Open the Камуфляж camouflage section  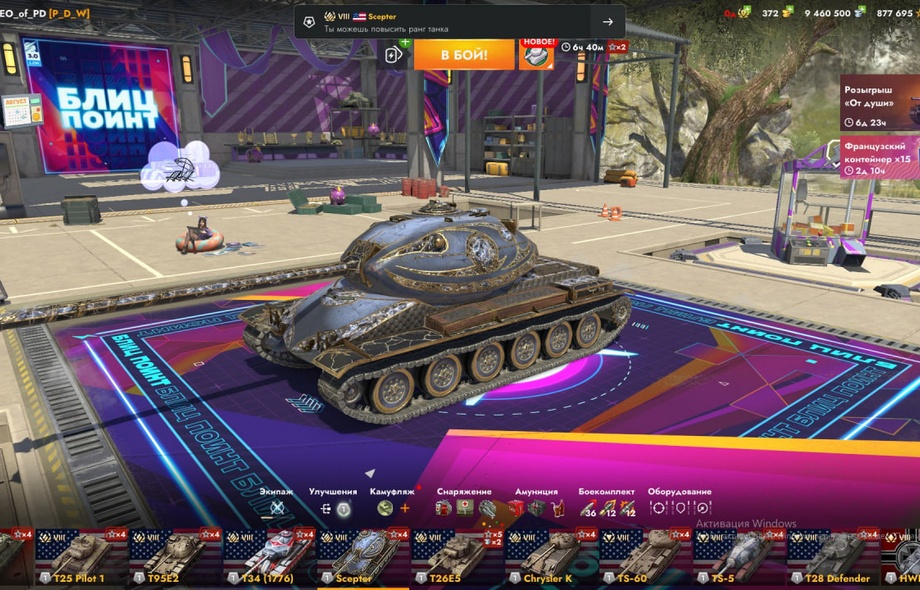pos(392,507)
